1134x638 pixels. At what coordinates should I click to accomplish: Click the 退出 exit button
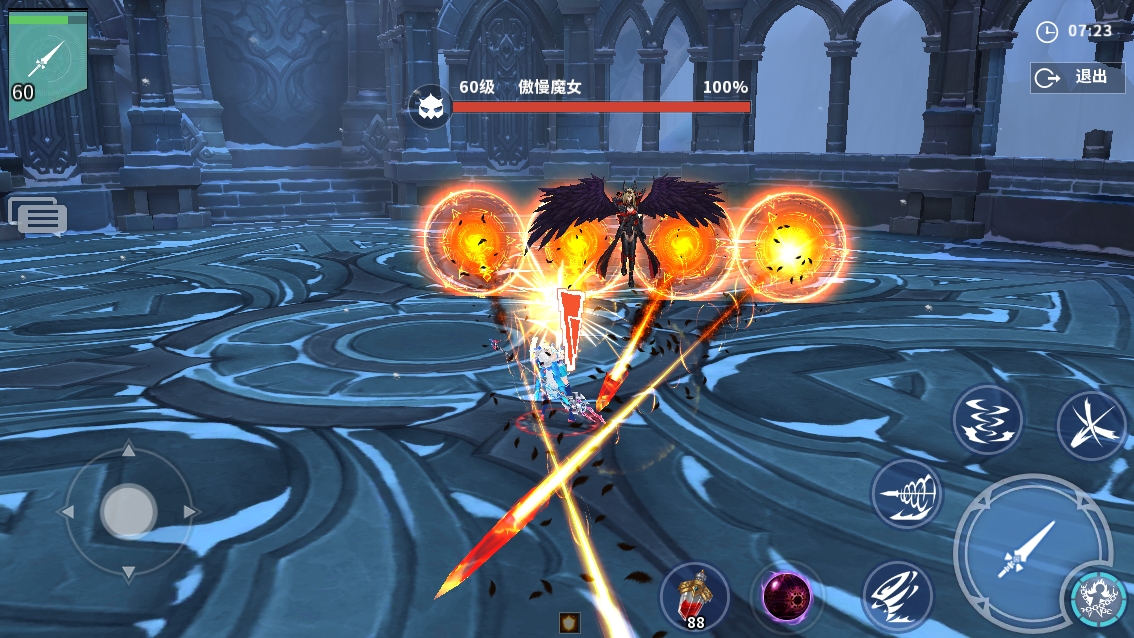click(x=1077, y=77)
